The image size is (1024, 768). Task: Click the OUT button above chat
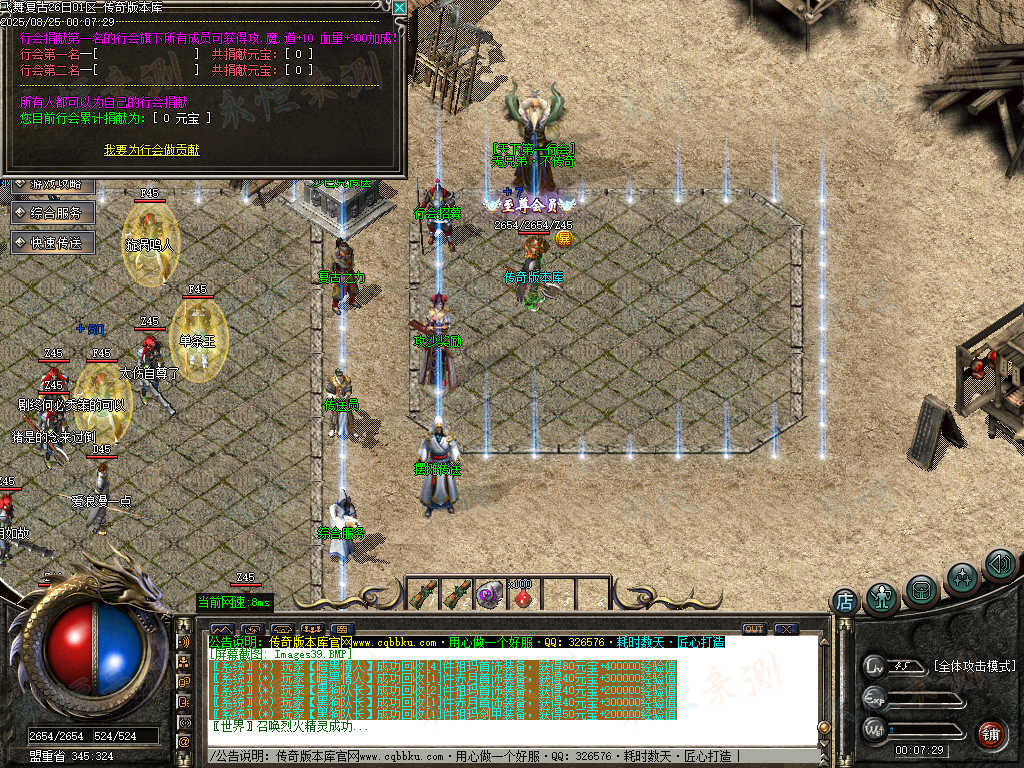tap(753, 629)
